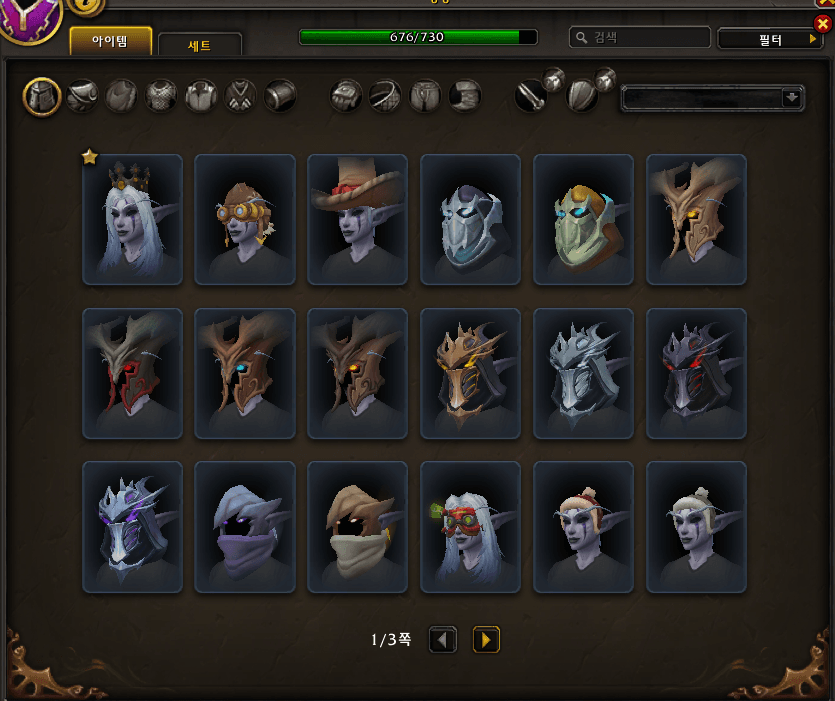Close the appearance collection window
The image size is (835, 701).
click(x=823, y=23)
